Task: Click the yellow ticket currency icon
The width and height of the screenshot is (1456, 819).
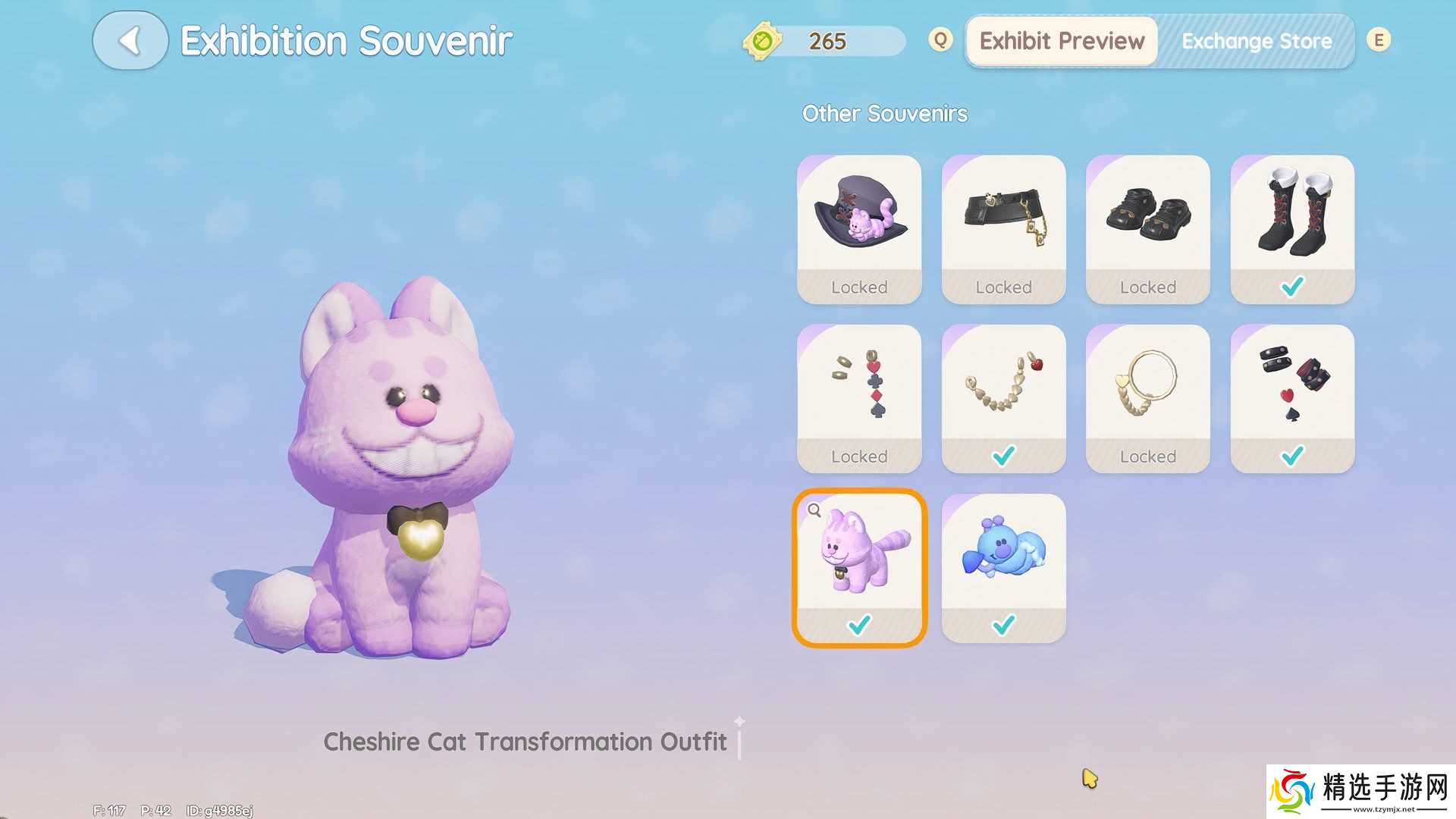Action: [x=762, y=40]
